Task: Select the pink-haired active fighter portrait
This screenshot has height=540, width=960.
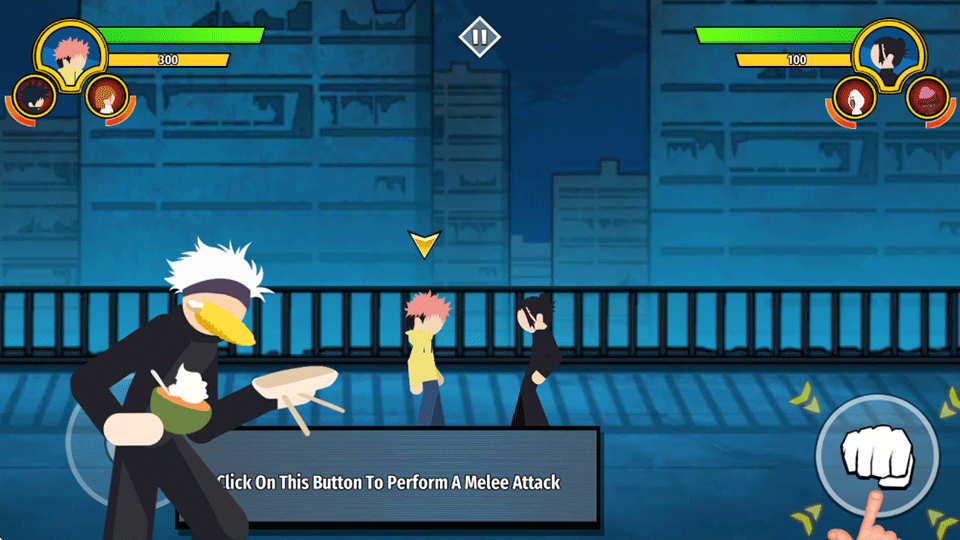Action: [70, 56]
